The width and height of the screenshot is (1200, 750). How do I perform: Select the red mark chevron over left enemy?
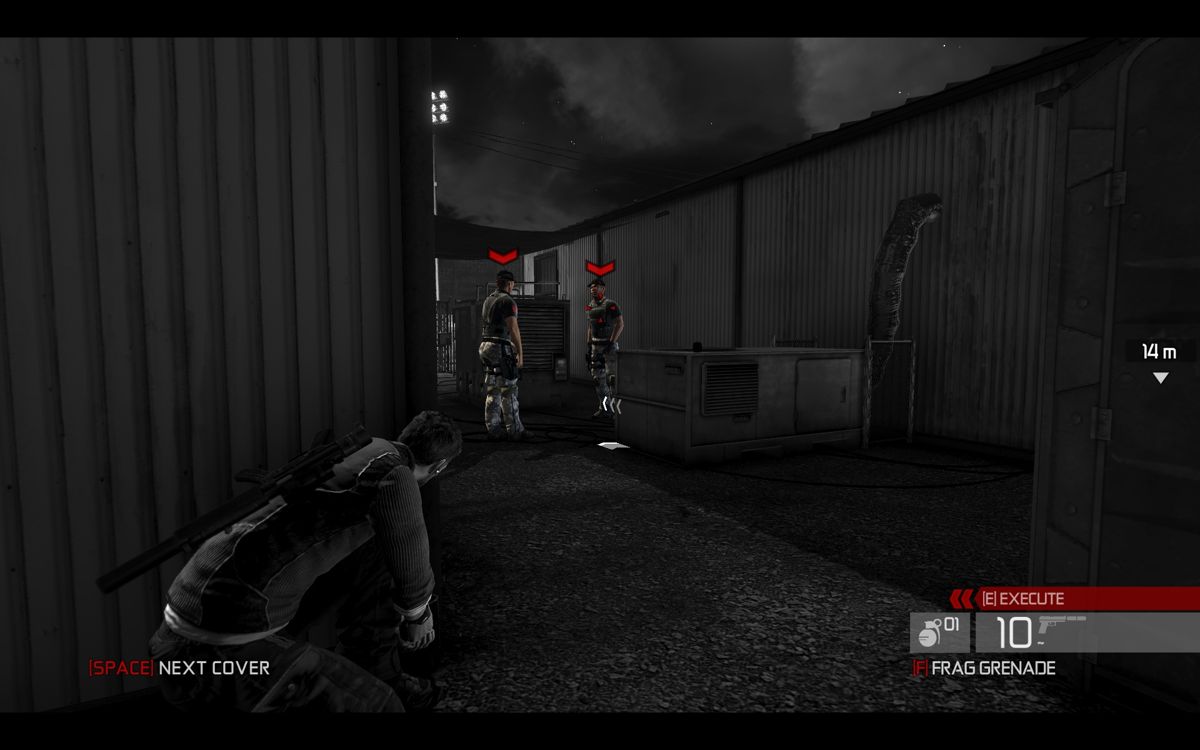pos(502,257)
